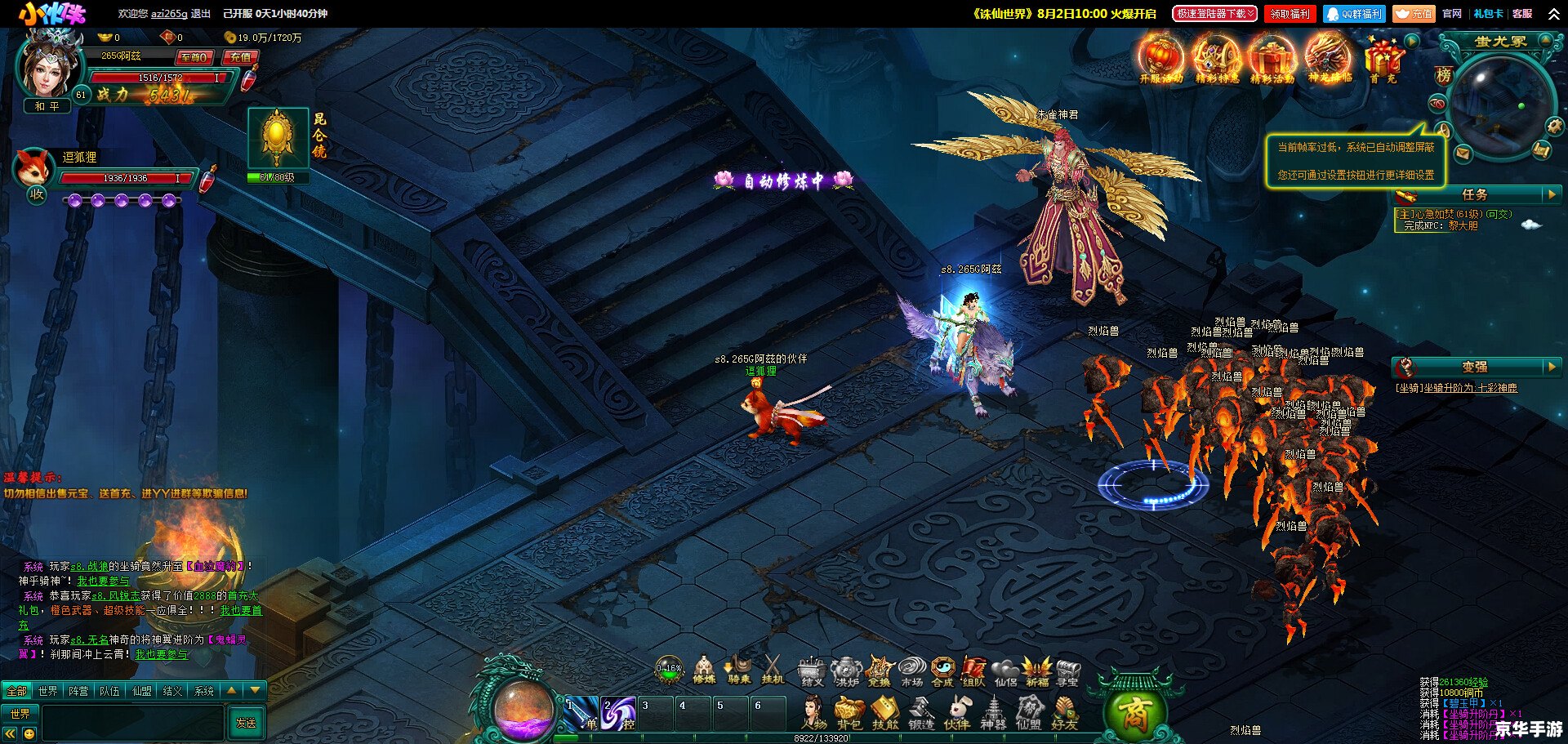Click the 发送 send chat button
Screen dimensions: 1568x744
[246, 723]
